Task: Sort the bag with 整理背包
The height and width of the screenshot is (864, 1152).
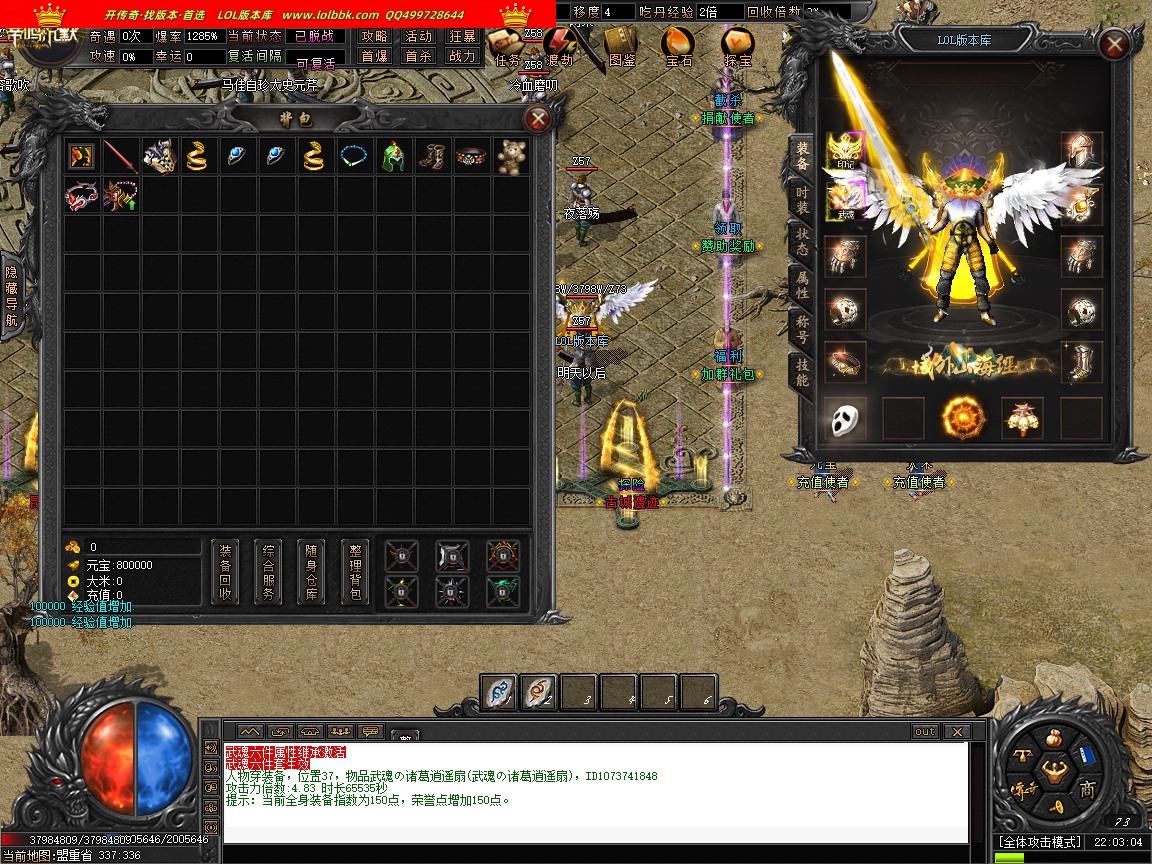Action: pos(354,572)
